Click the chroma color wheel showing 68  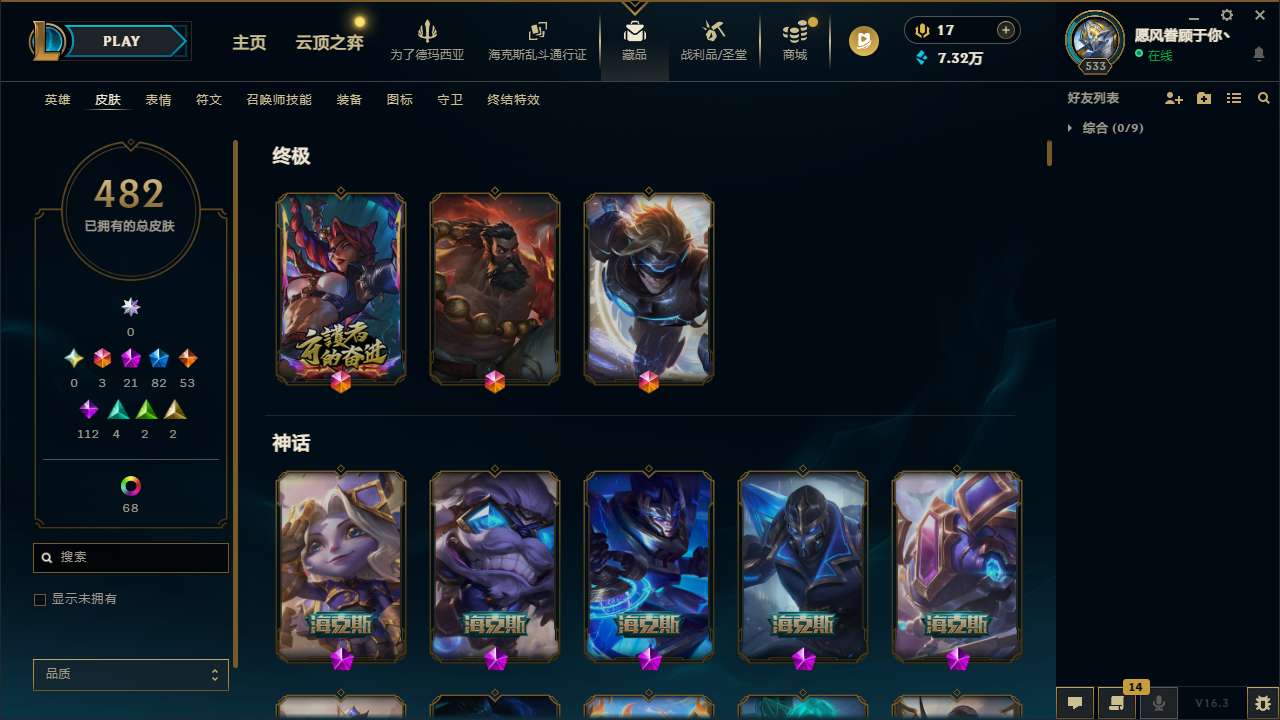click(130, 487)
